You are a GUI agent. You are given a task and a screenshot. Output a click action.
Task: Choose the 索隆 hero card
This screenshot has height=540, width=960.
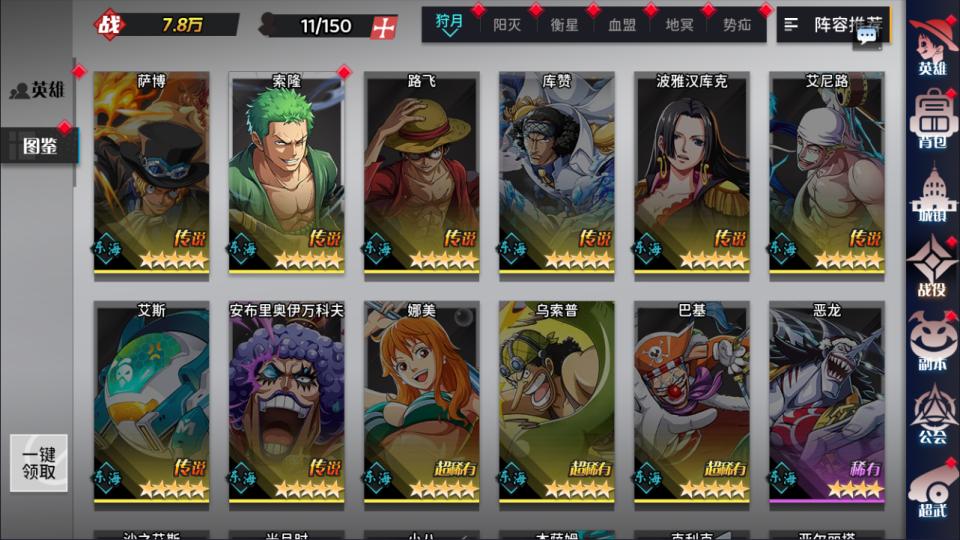286,172
